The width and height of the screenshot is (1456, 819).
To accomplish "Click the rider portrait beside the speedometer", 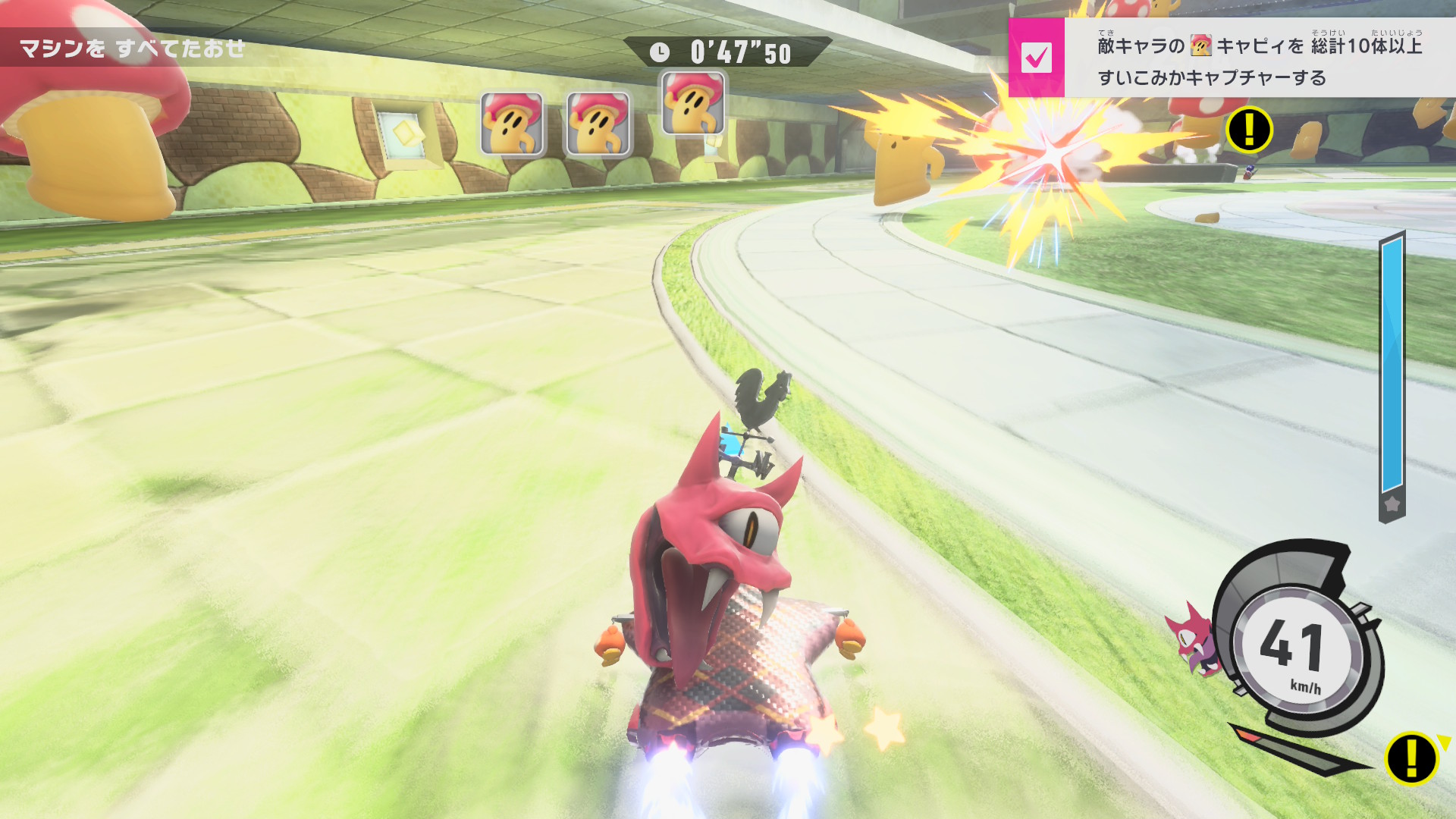I will pos(1193,639).
